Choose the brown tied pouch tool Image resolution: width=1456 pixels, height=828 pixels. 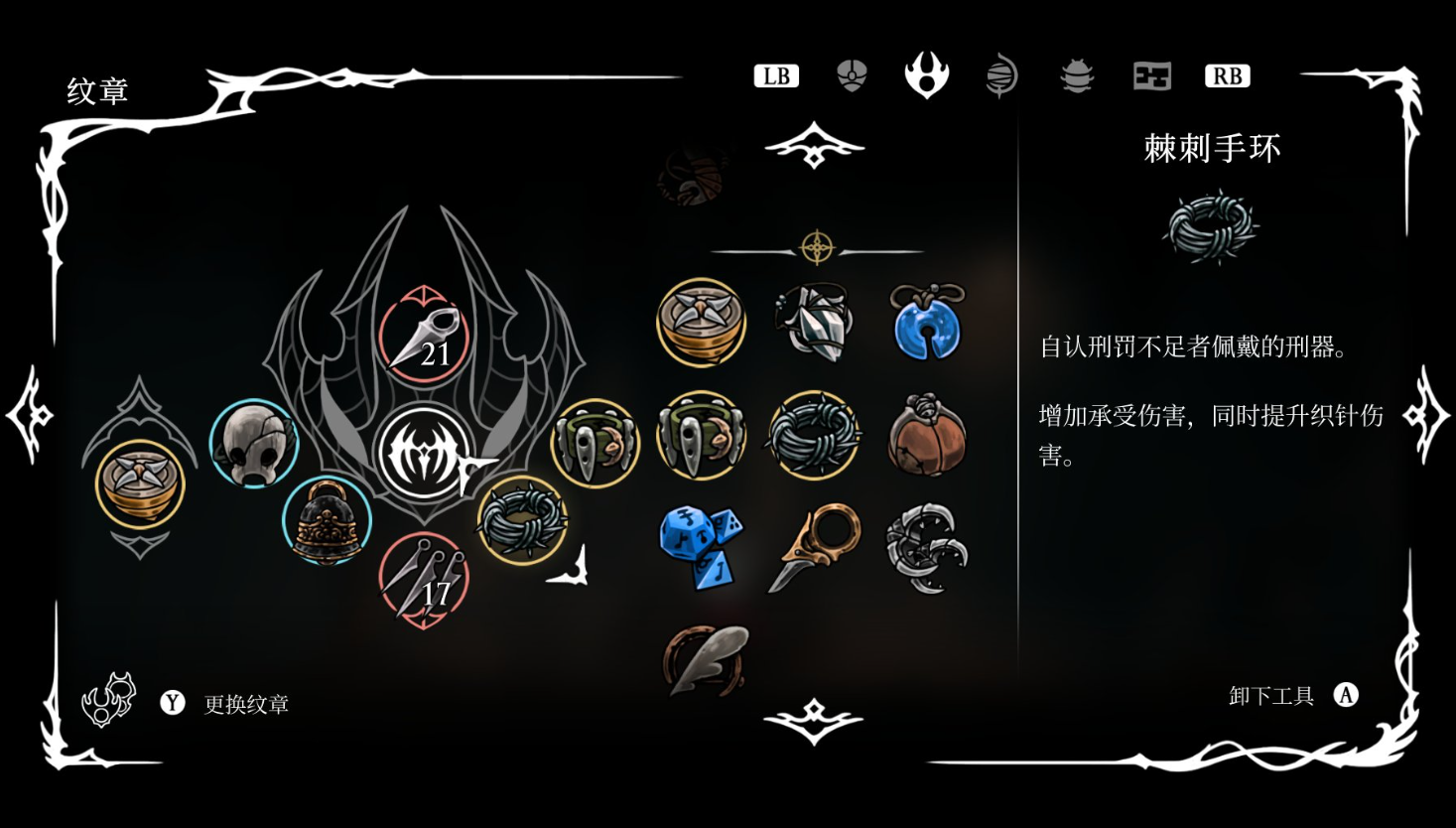[926, 435]
